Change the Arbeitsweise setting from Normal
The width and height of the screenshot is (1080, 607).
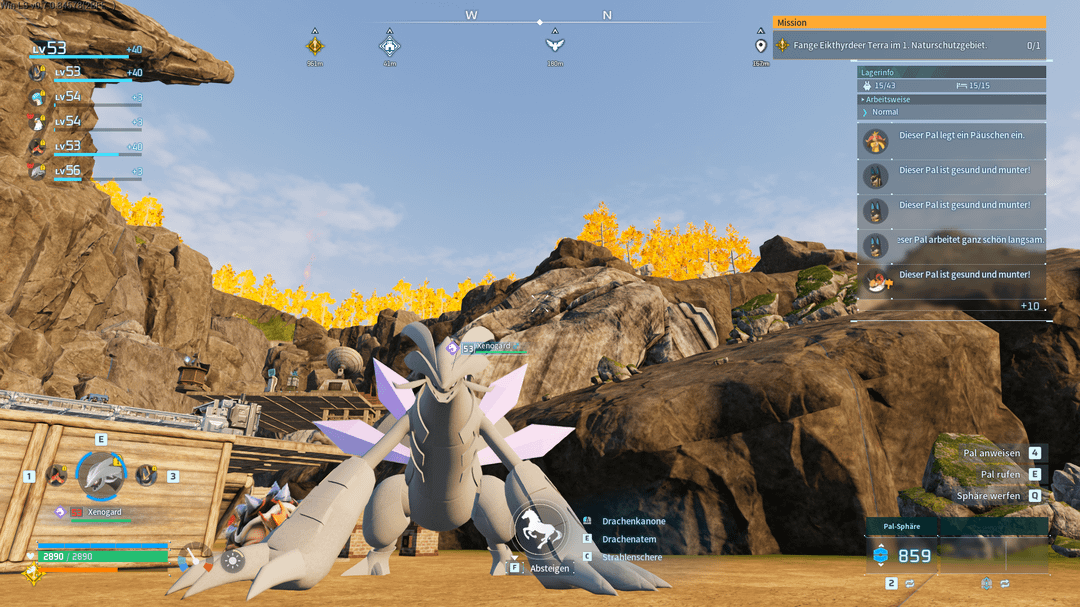pyautogui.click(x=885, y=112)
